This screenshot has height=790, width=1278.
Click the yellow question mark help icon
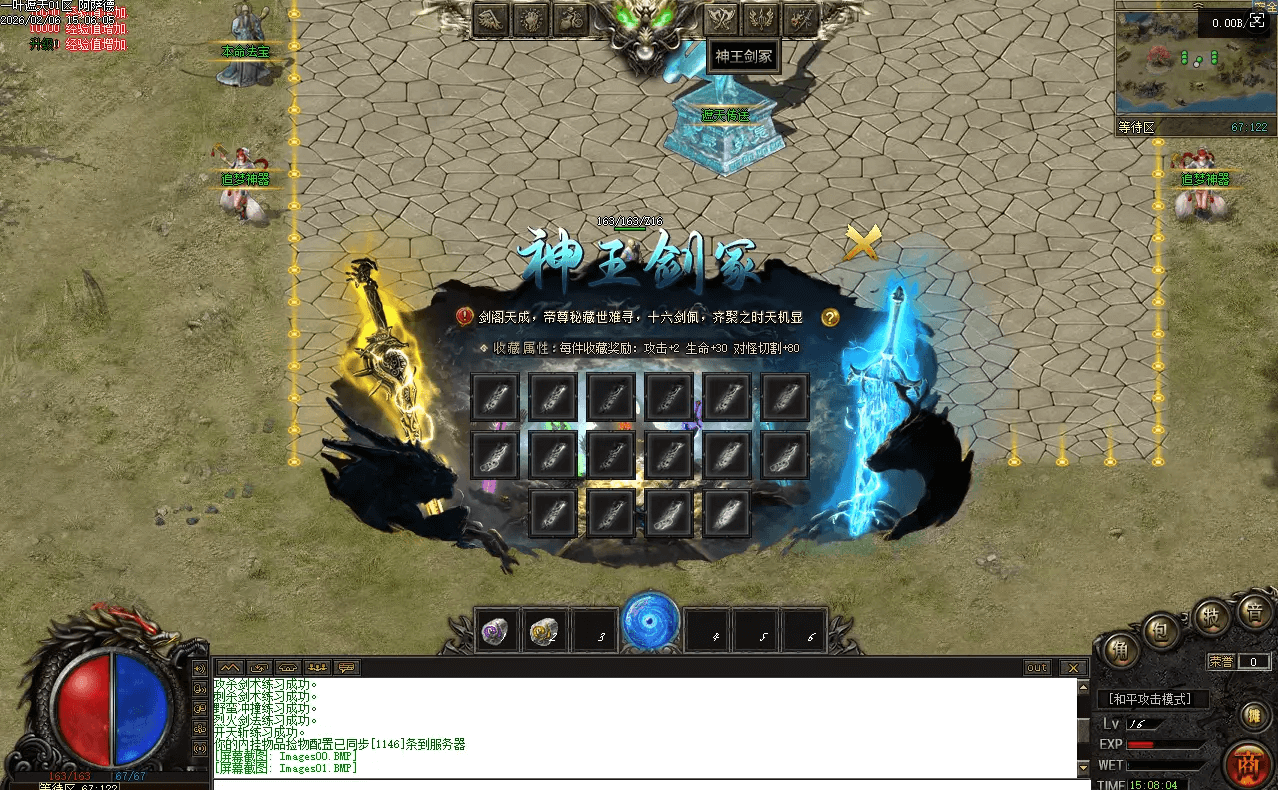[830, 317]
